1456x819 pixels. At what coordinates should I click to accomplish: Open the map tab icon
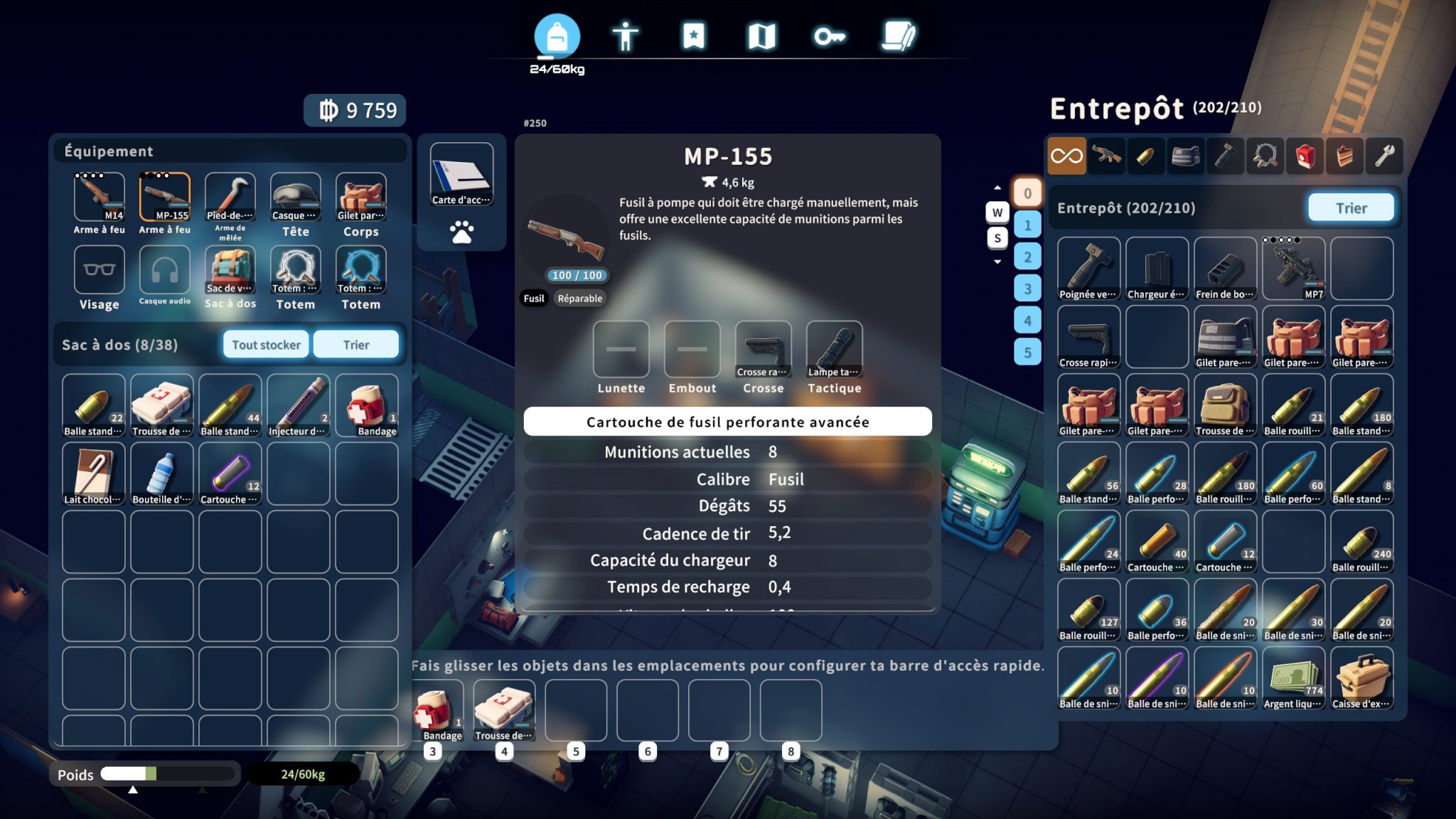(x=761, y=36)
